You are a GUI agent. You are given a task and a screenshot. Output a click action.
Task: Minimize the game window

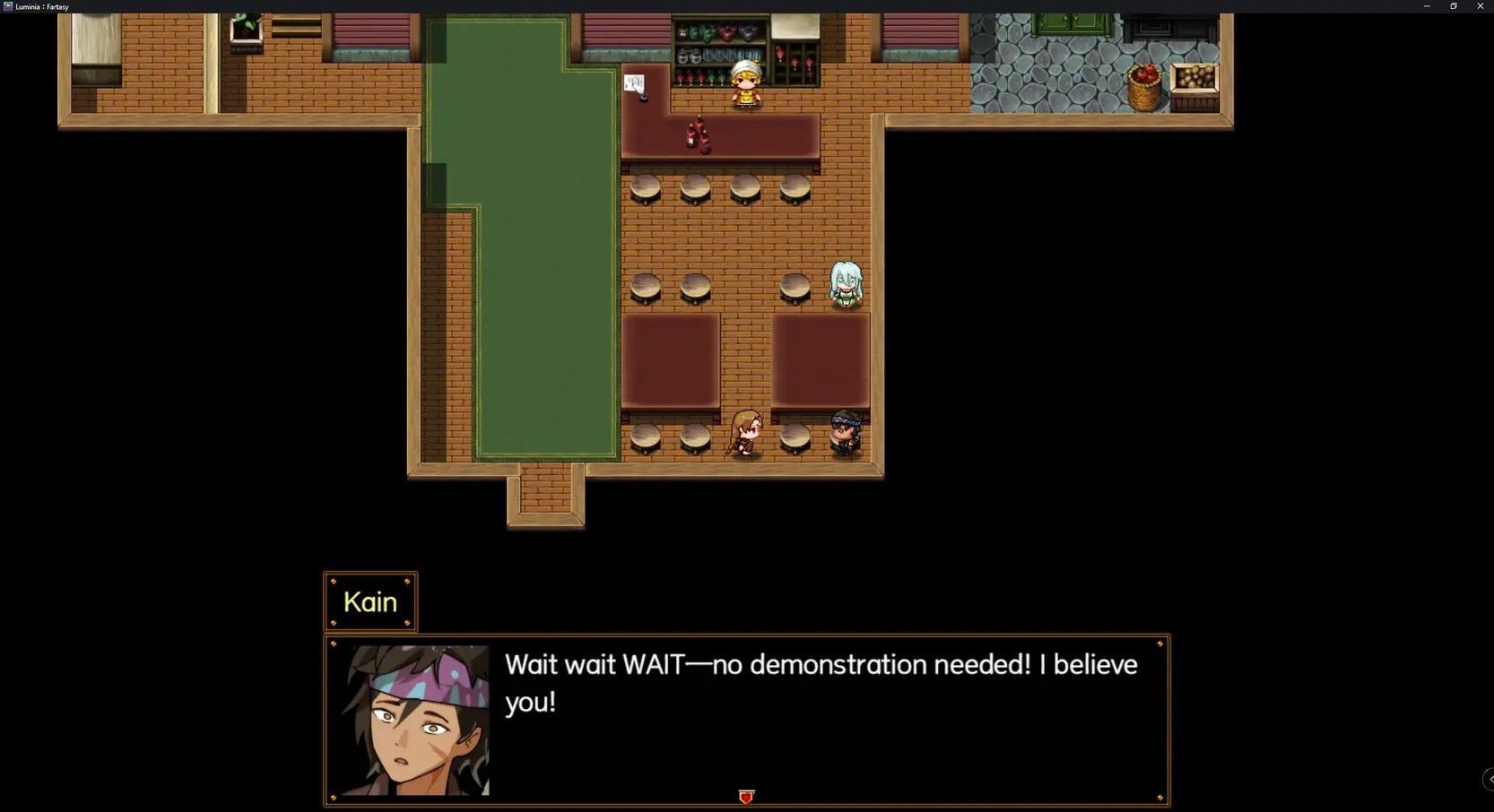1427,6
